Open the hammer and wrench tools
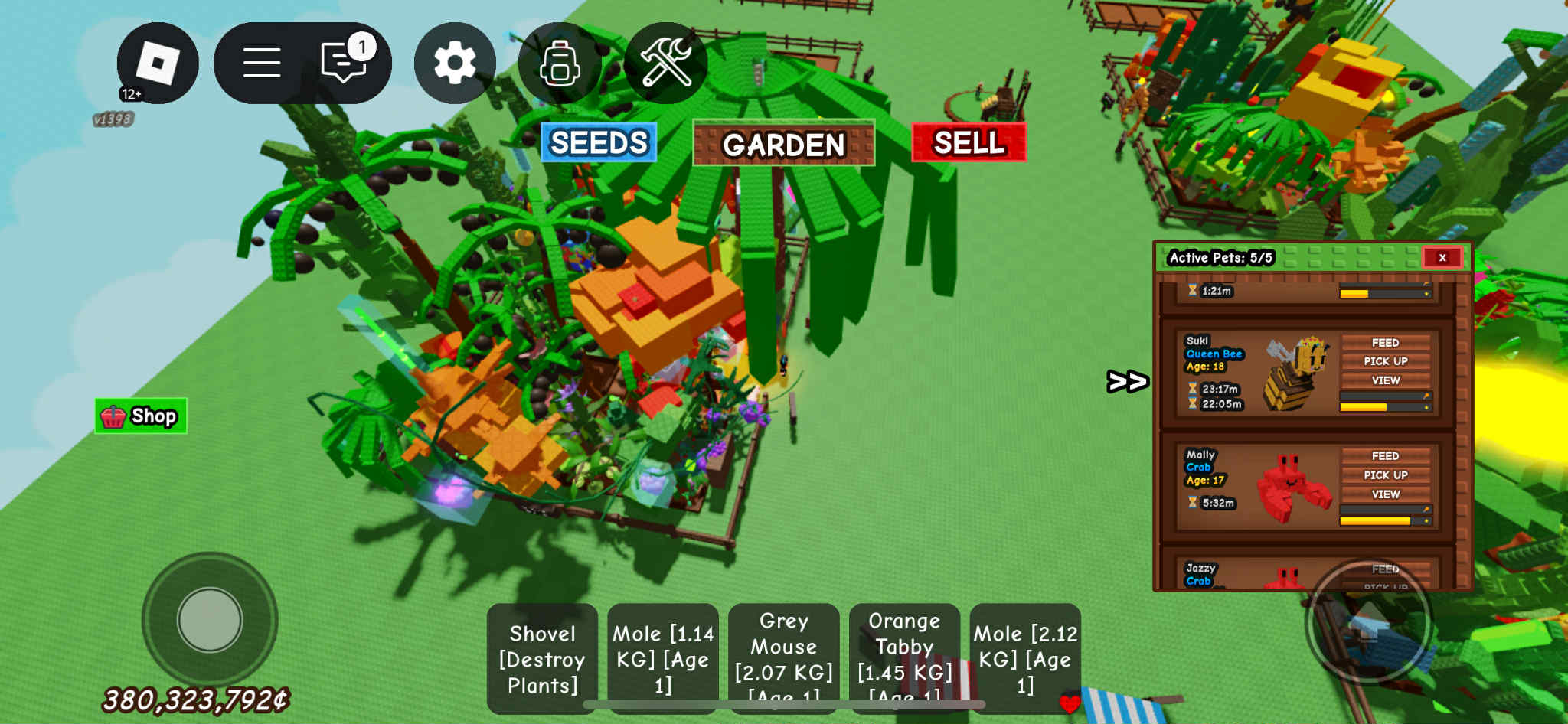 (x=665, y=63)
